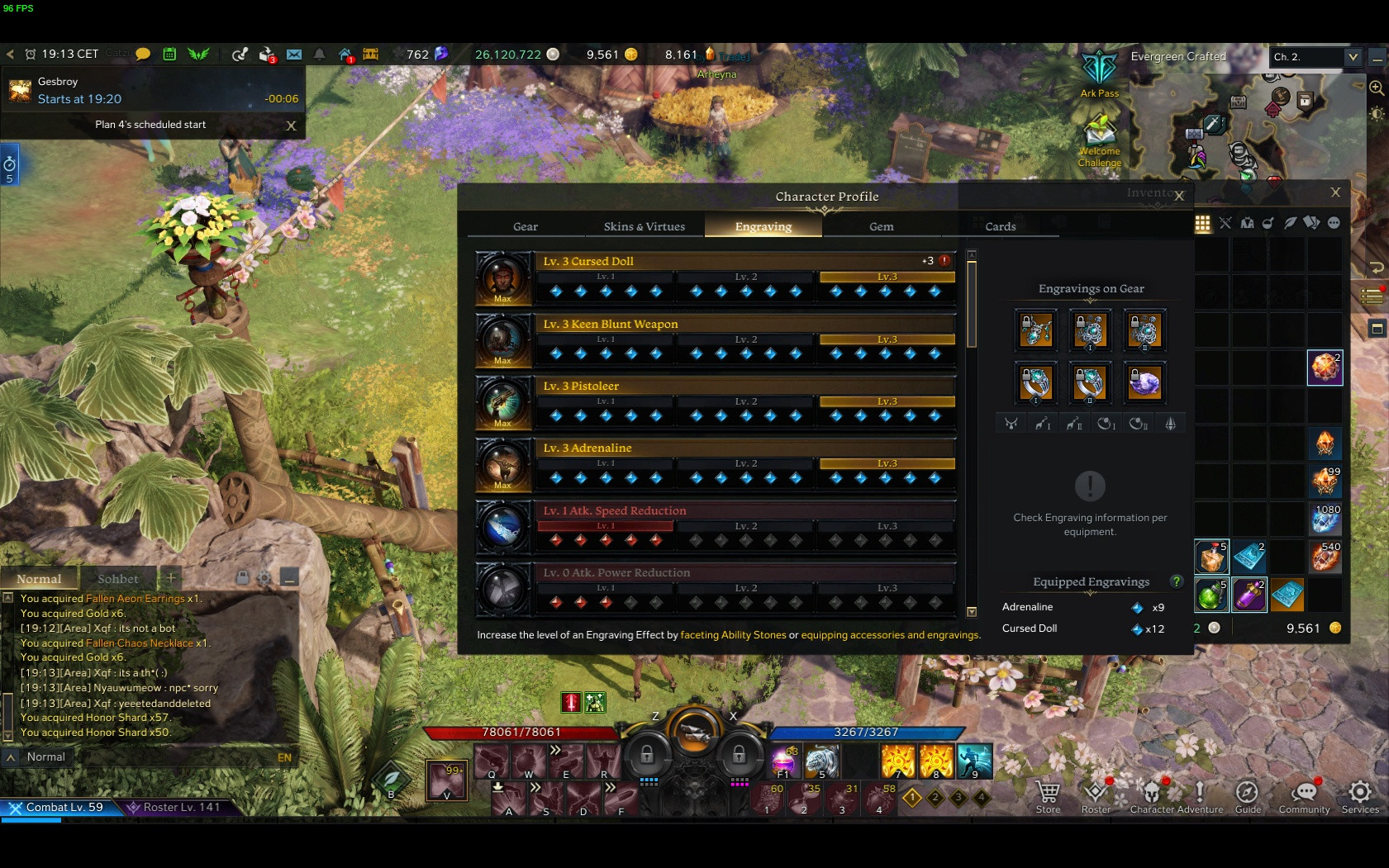1389x868 pixels.
Task: Switch to the Sohbet chat tab
Action: click(118, 579)
